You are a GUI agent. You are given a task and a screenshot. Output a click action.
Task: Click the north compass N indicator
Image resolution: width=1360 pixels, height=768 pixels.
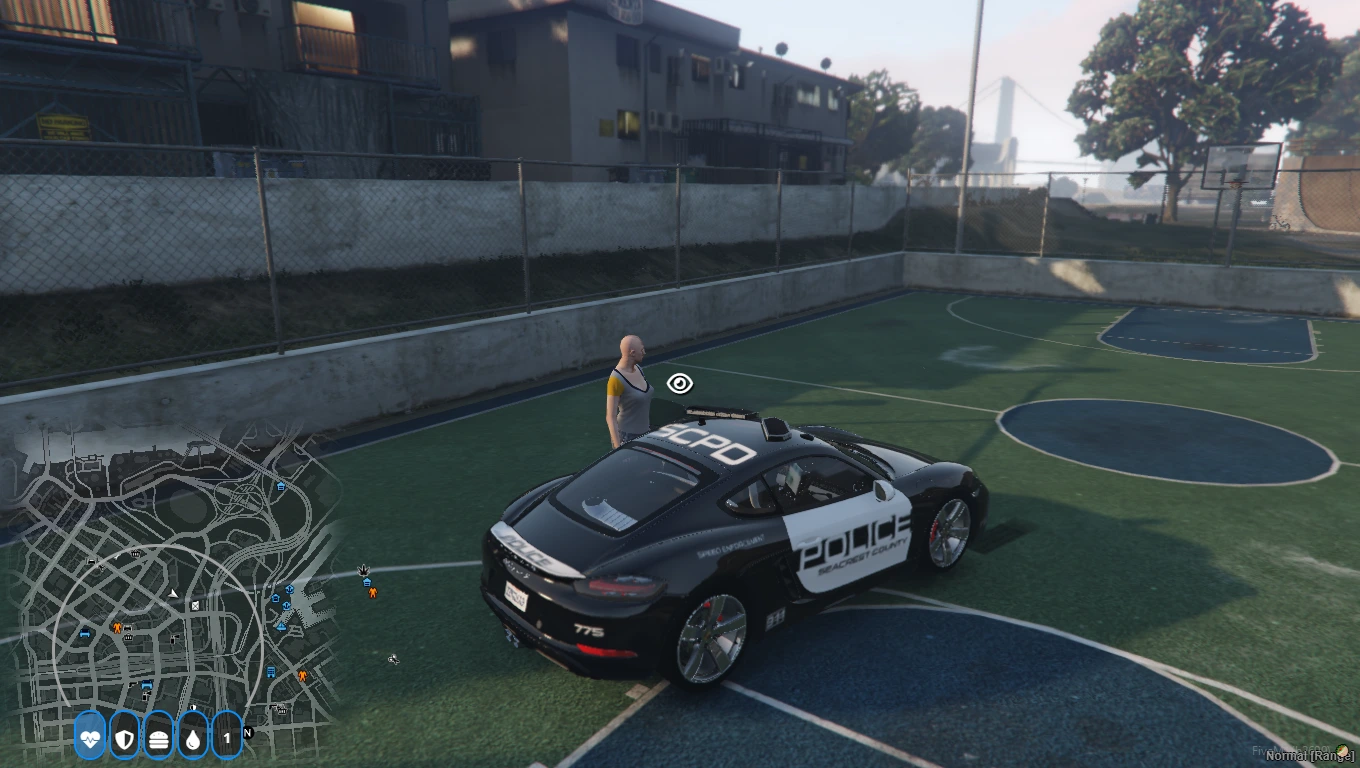[248, 733]
